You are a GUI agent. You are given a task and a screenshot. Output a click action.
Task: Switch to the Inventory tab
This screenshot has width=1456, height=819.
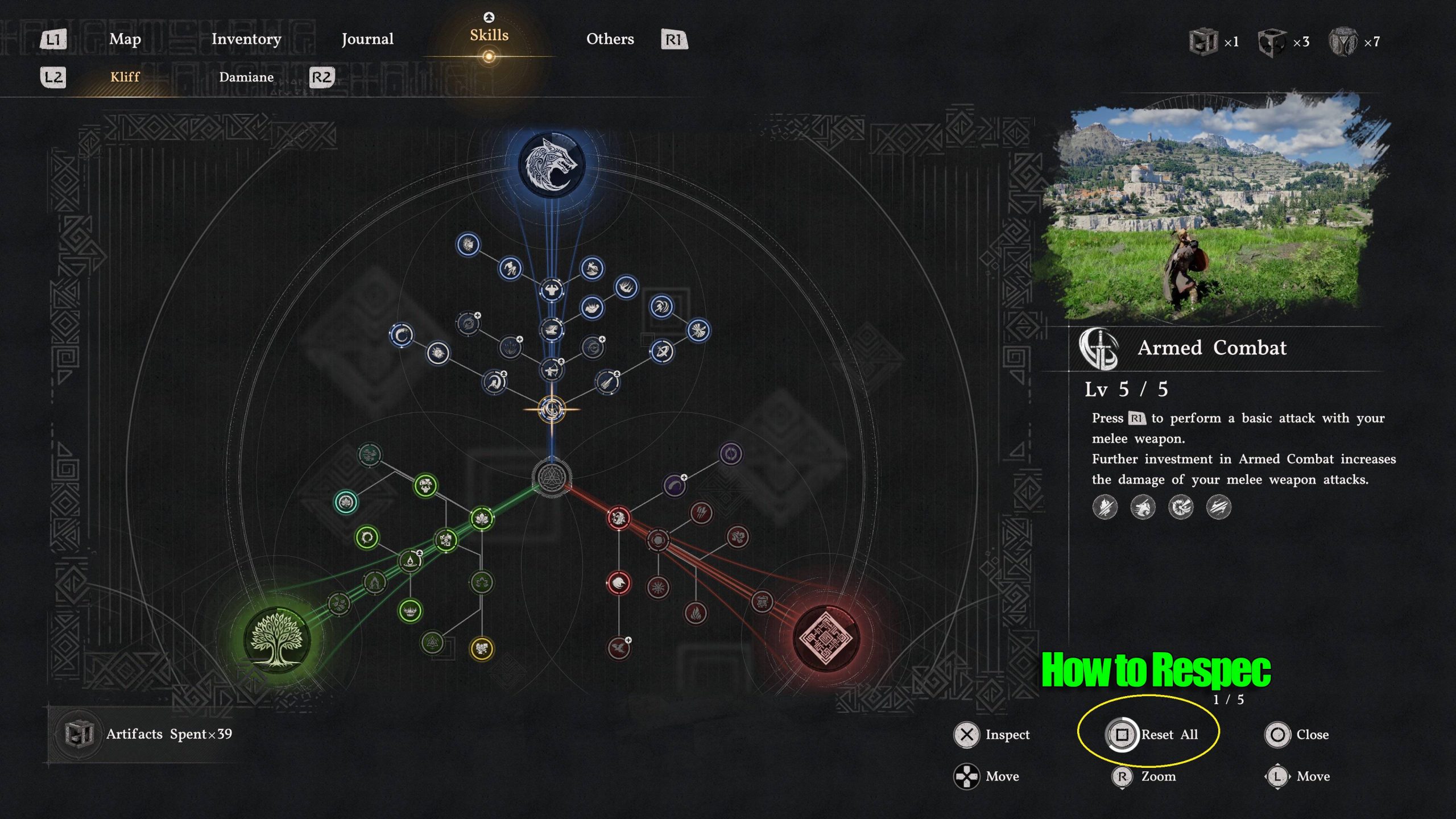(x=246, y=39)
